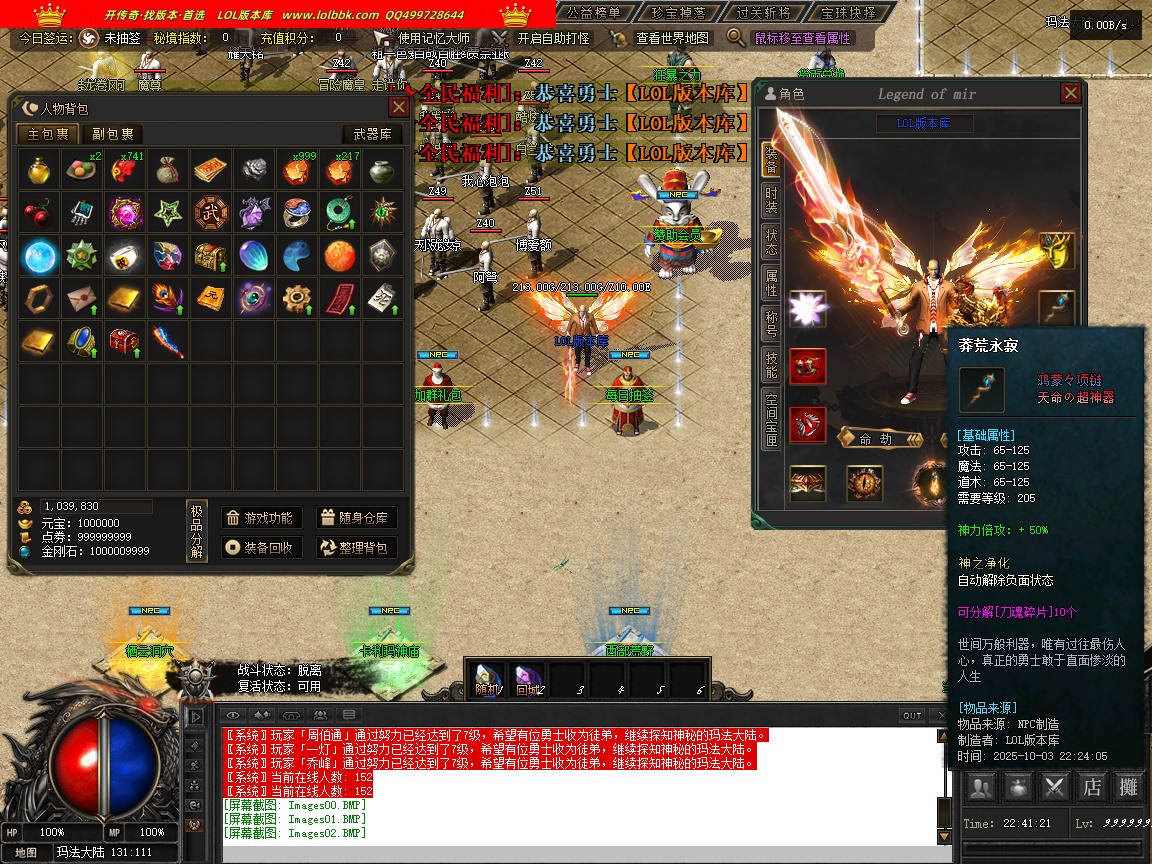The width and height of the screenshot is (1152, 864).
Task: Close the 角色 character panel
Action: tap(1070, 94)
